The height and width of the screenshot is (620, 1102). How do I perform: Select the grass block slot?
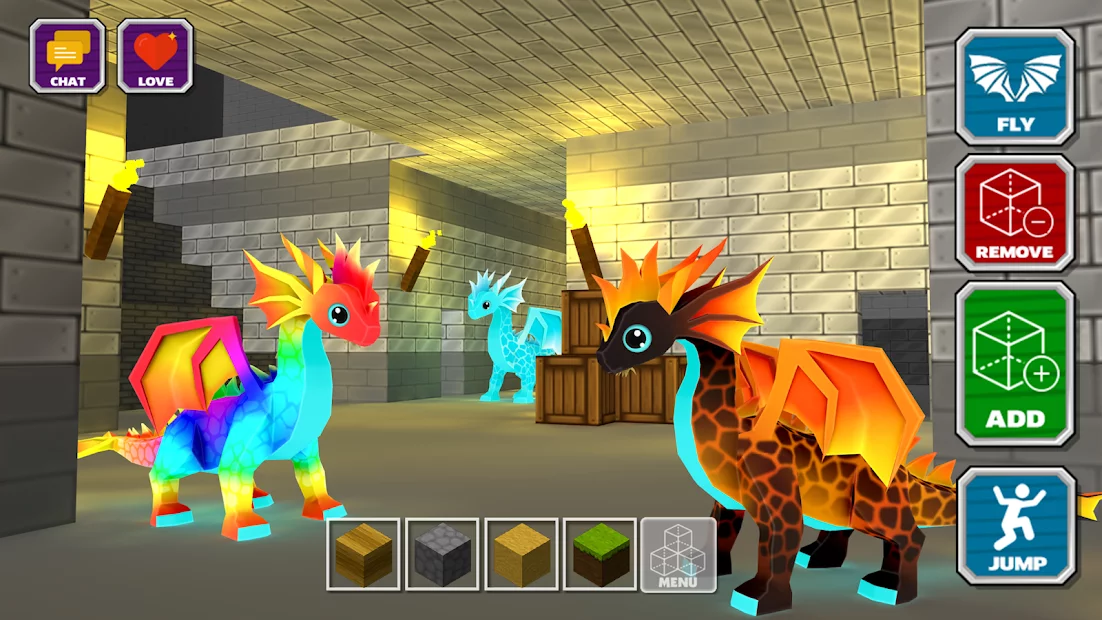[x=600, y=554]
